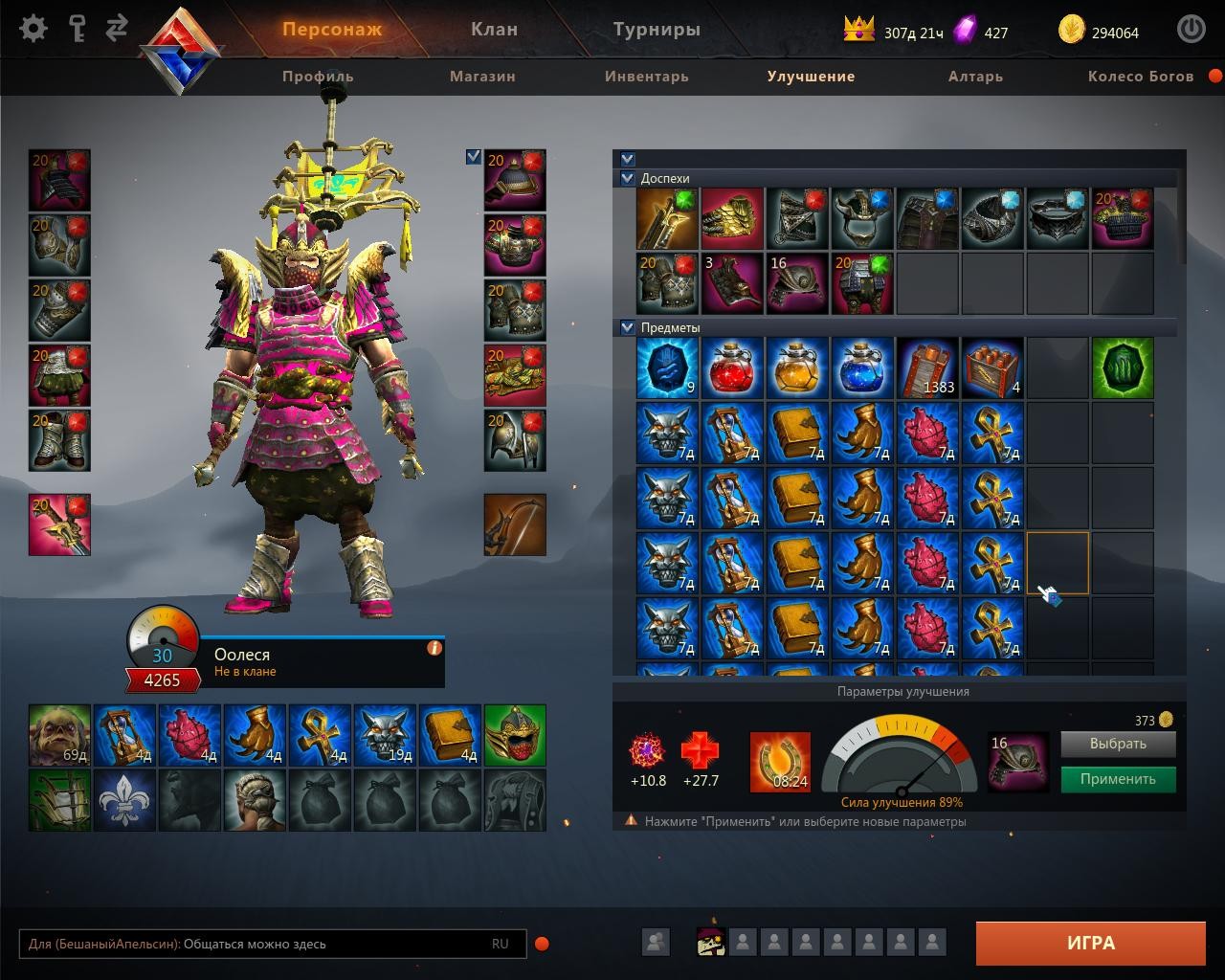This screenshot has height=980, width=1225.
Task: Select the crate item with count 1383
Action: point(927,368)
